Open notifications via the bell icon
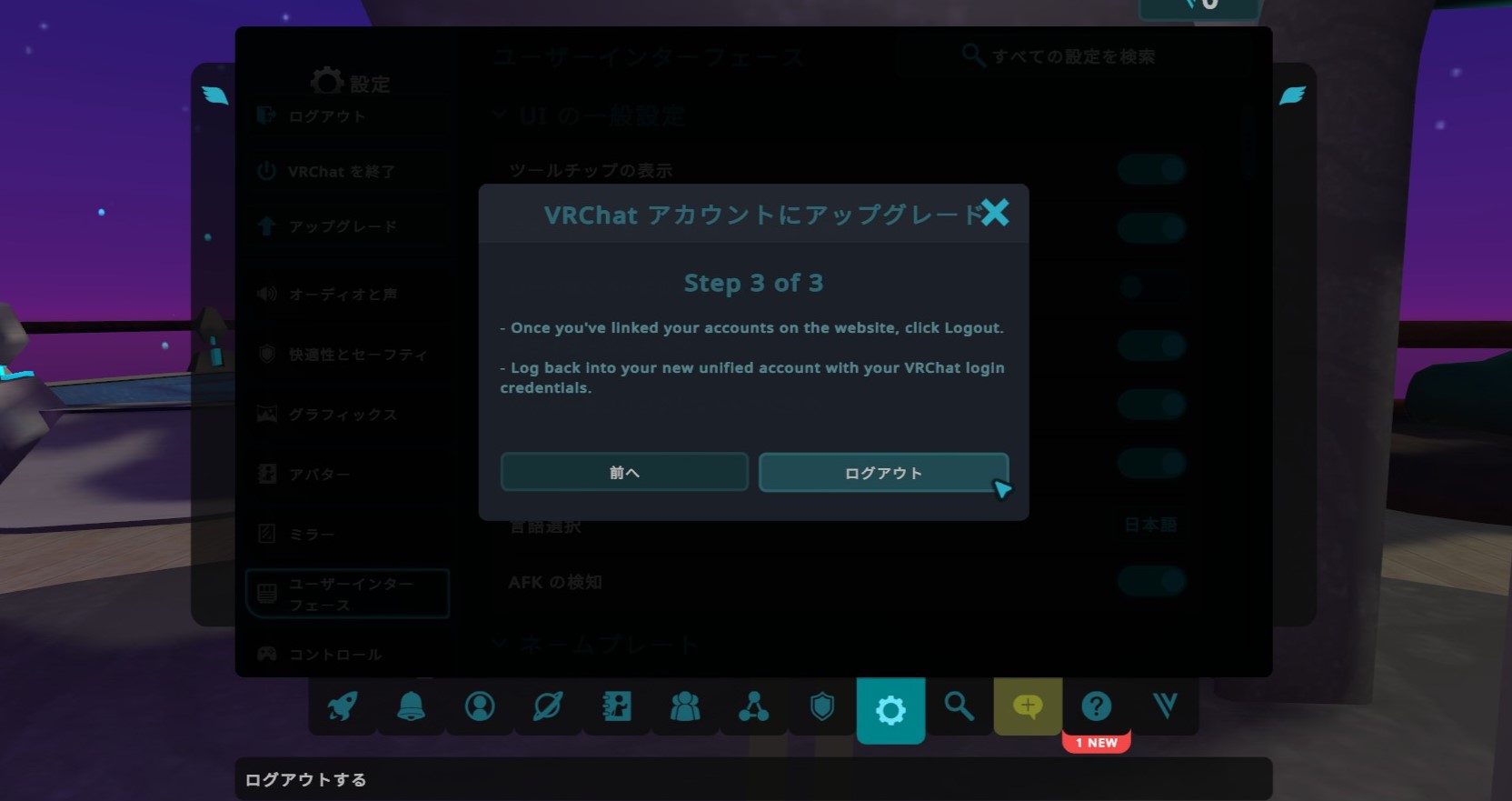Image resolution: width=1512 pixels, height=801 pixels. tap(410, 707)
